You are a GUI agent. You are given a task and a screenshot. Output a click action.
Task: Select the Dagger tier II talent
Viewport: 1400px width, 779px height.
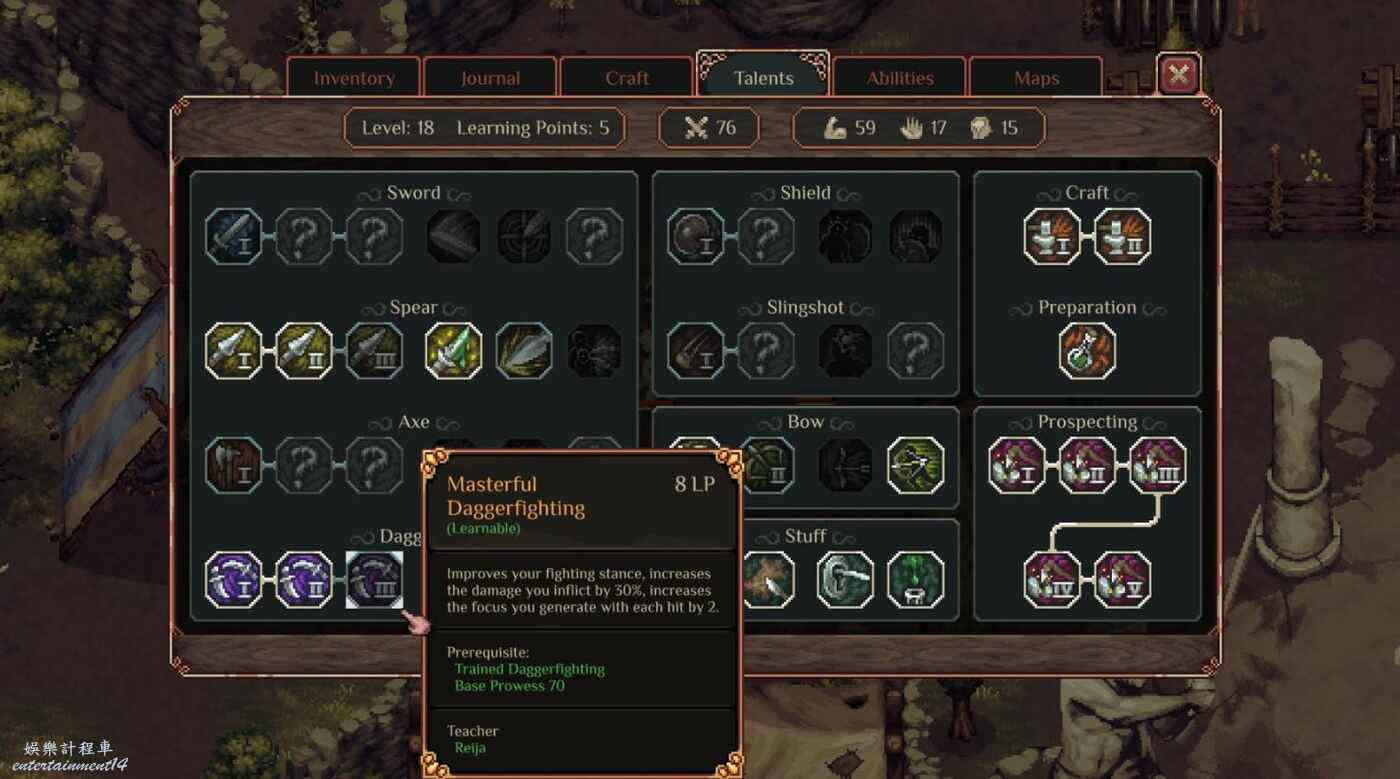tap(304, 580)
